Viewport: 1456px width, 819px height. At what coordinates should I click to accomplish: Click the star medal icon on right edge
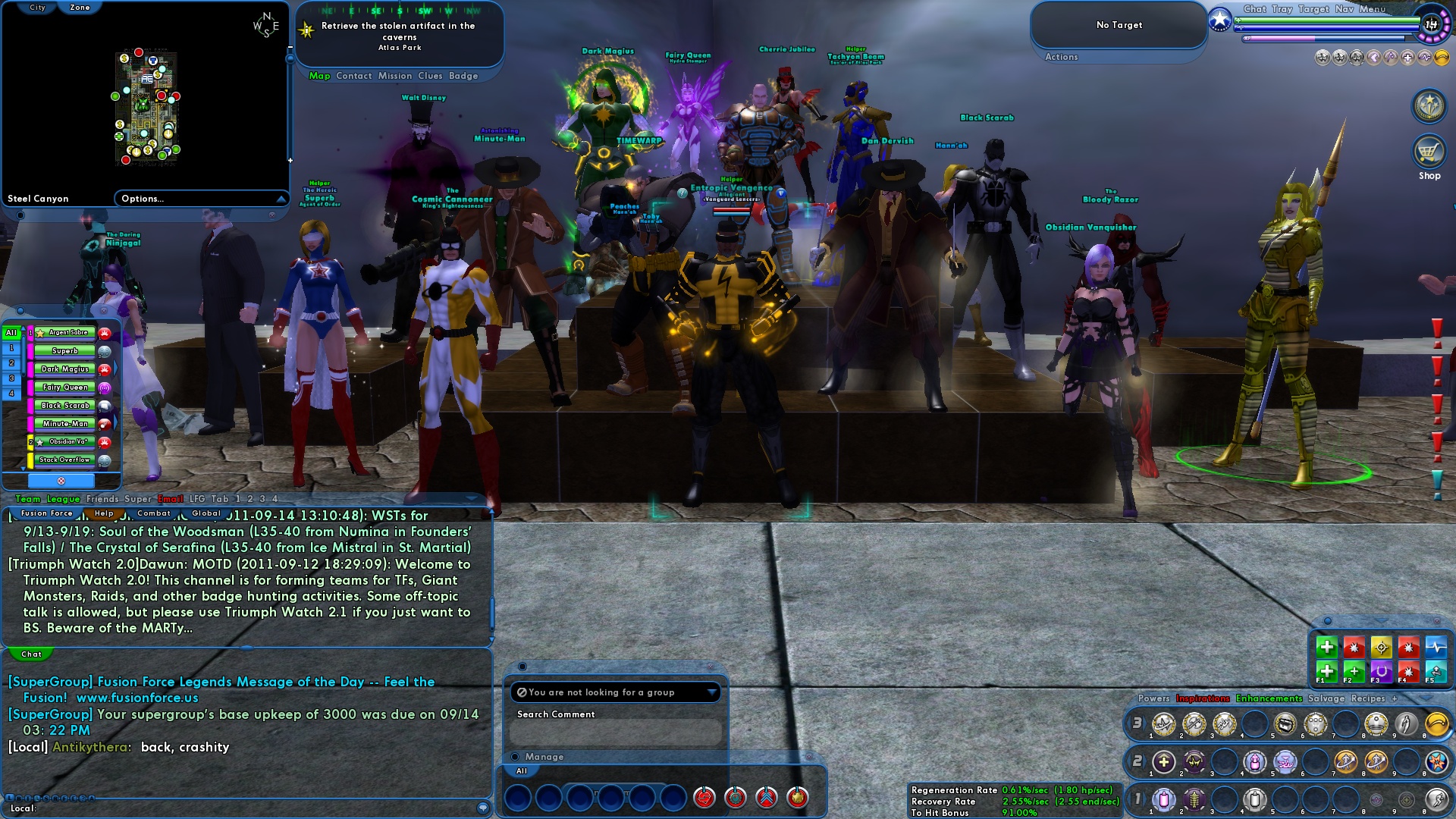[x=1428, y=106]
